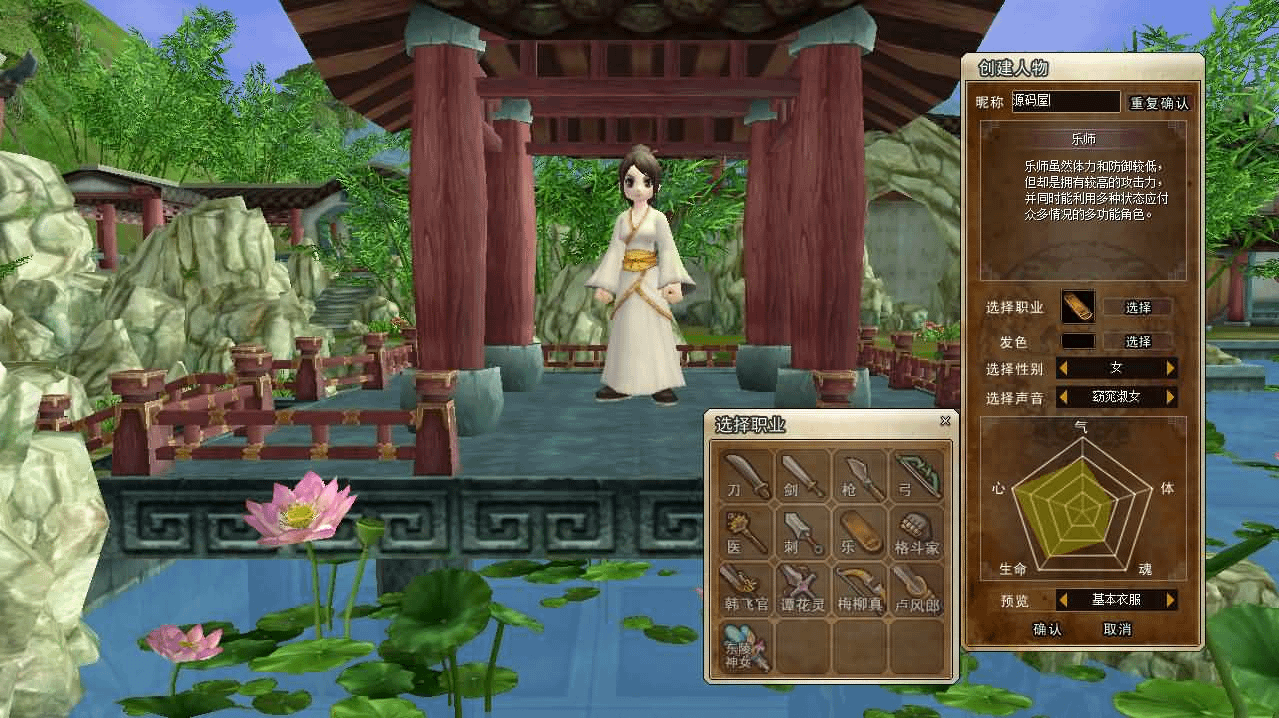
Task: Click the nickname input field
Action: pyautogui.click(x=1065, y=101)
